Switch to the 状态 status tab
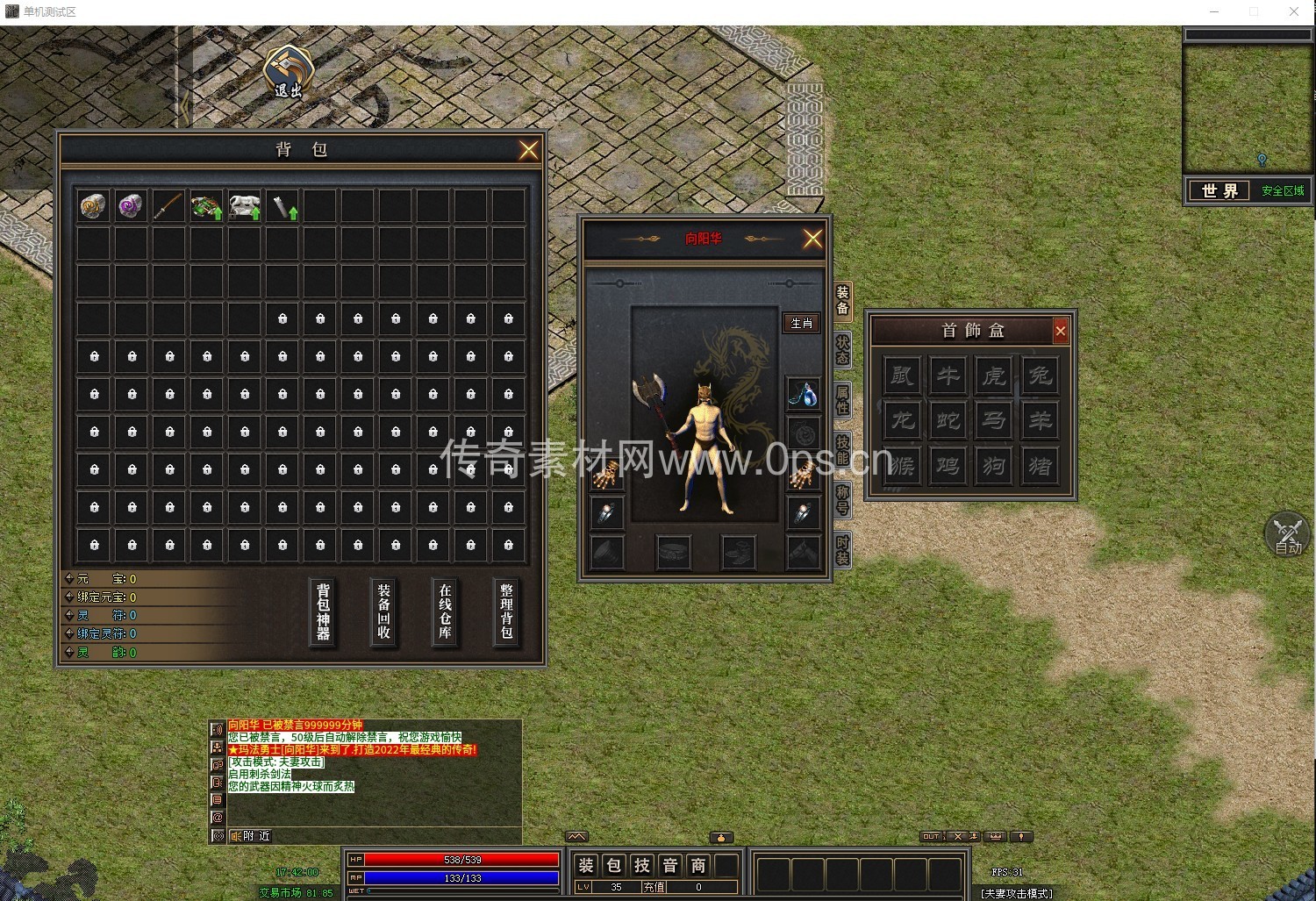This screenshot has height=901, width=1316. click(842, 350)
